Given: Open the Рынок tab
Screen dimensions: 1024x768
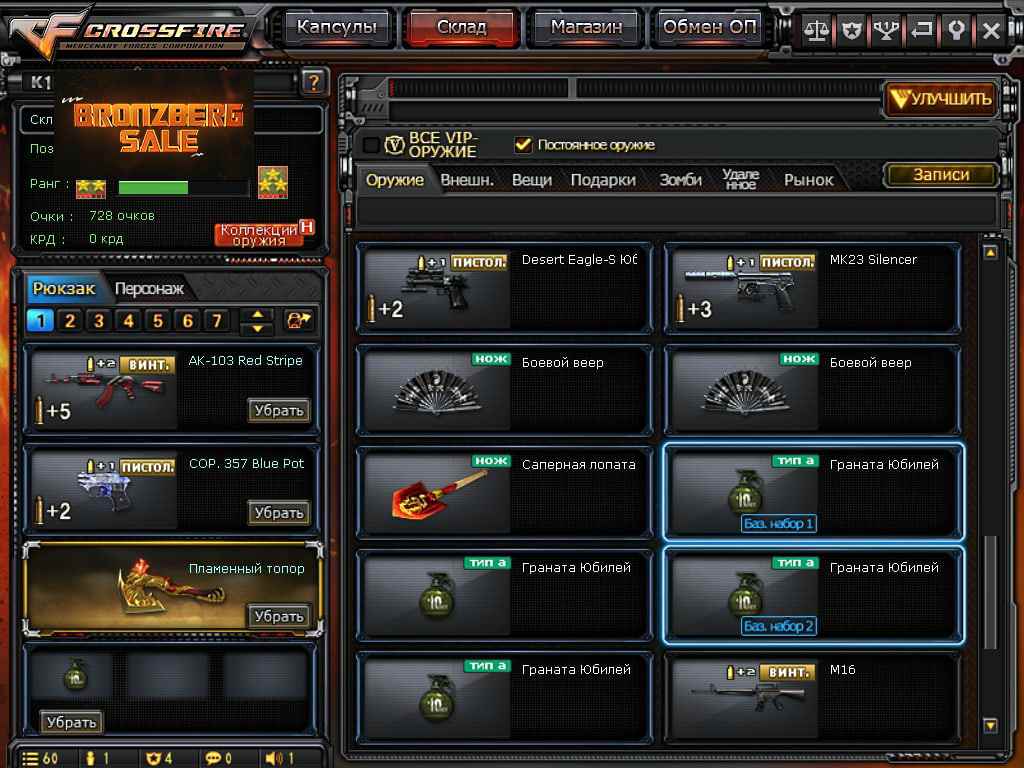Looking at the screenshot, I should [x=808, y=180].
